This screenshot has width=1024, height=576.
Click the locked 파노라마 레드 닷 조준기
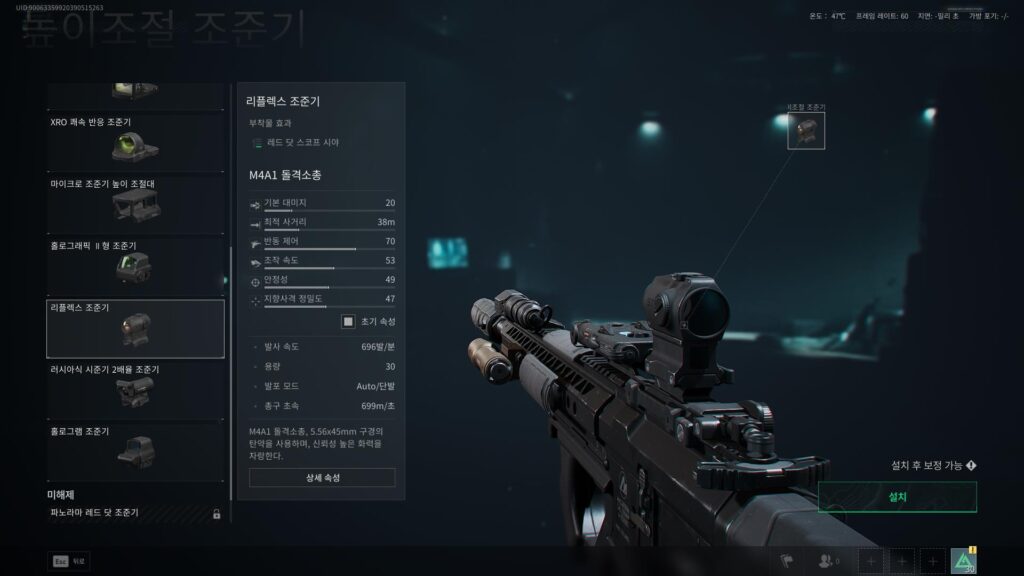click(x=135, y=514)
